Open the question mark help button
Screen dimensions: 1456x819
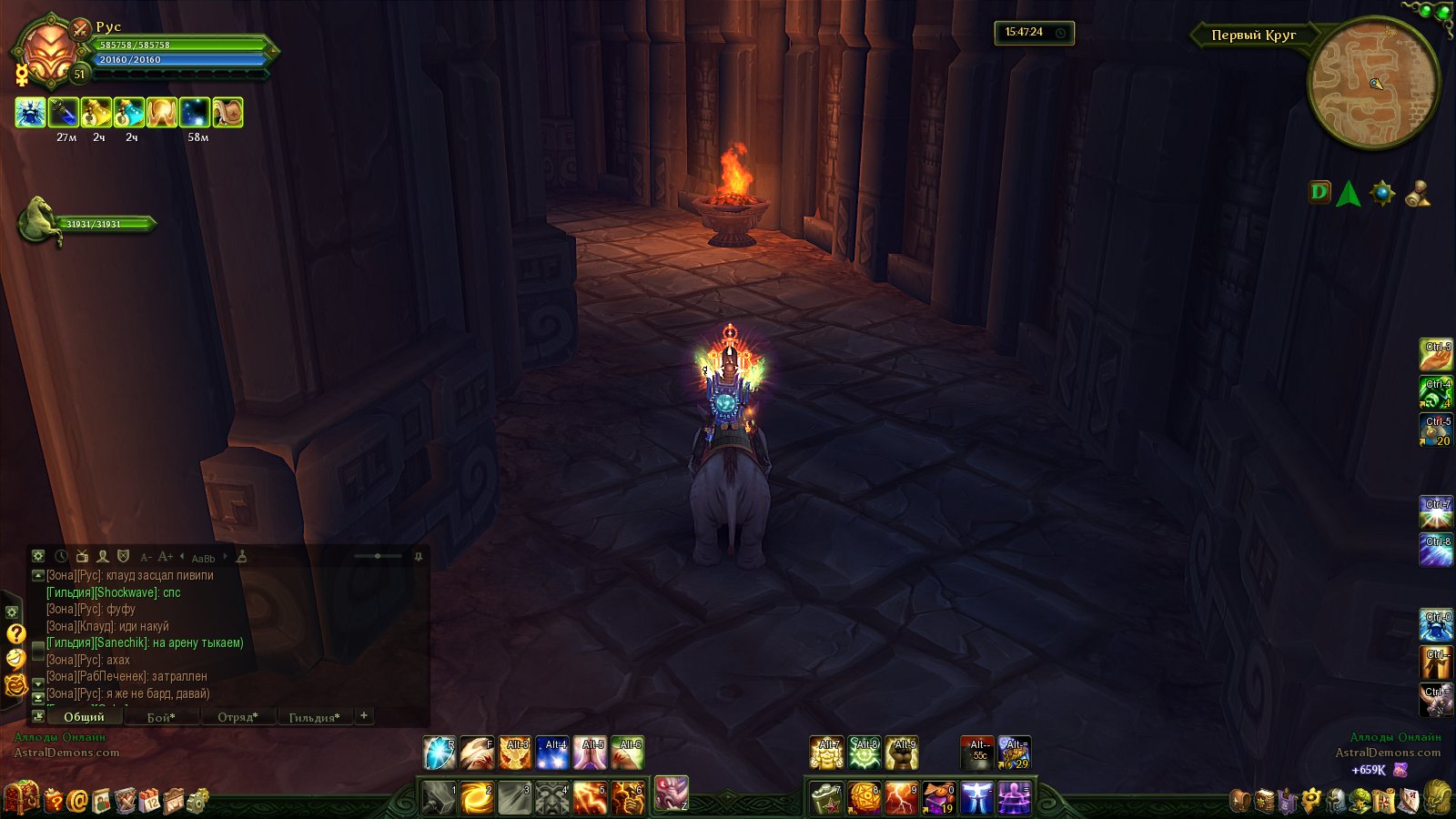click(15, 633)
